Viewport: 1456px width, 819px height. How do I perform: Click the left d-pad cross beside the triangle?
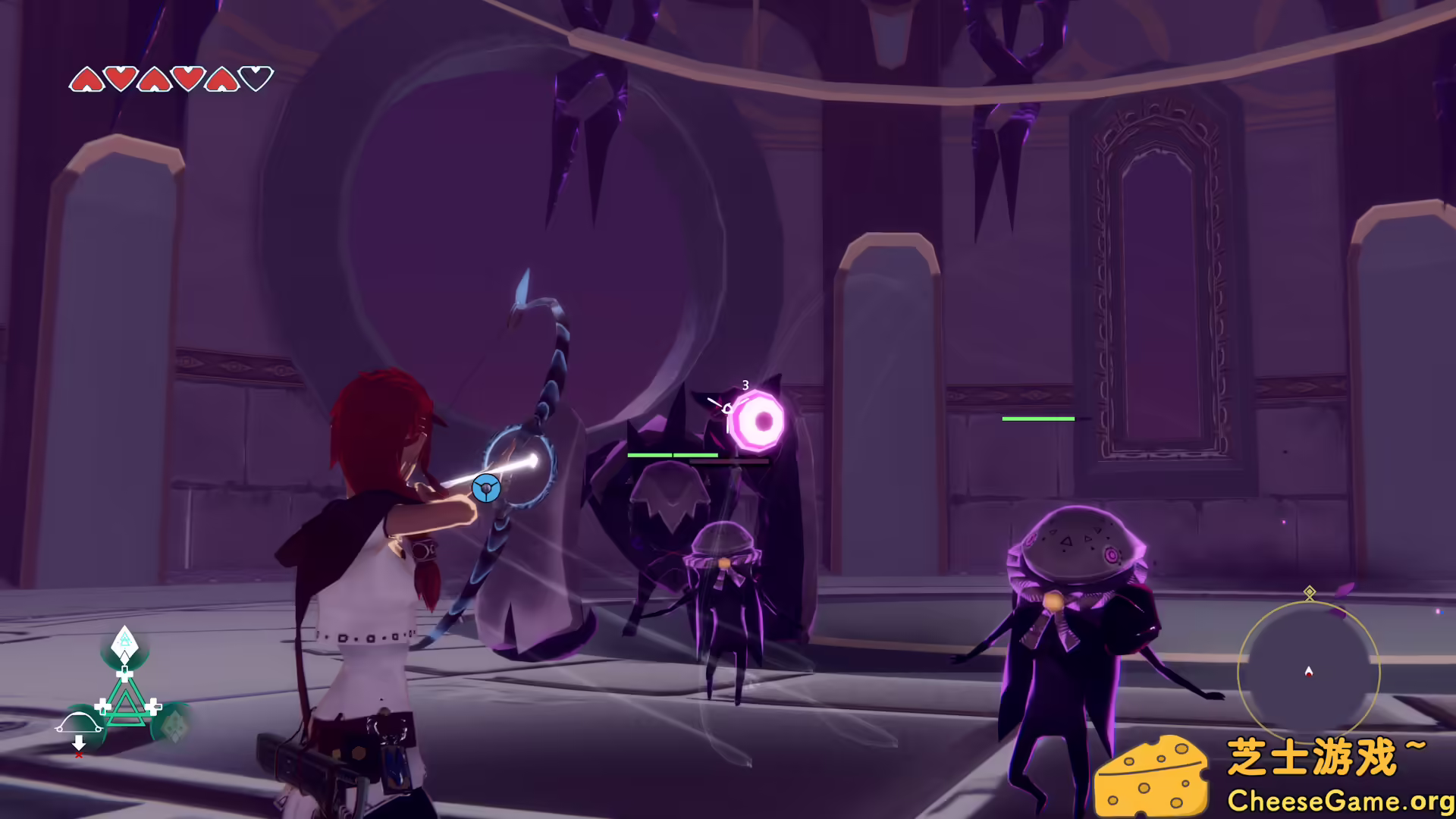[x=102, y=705]
